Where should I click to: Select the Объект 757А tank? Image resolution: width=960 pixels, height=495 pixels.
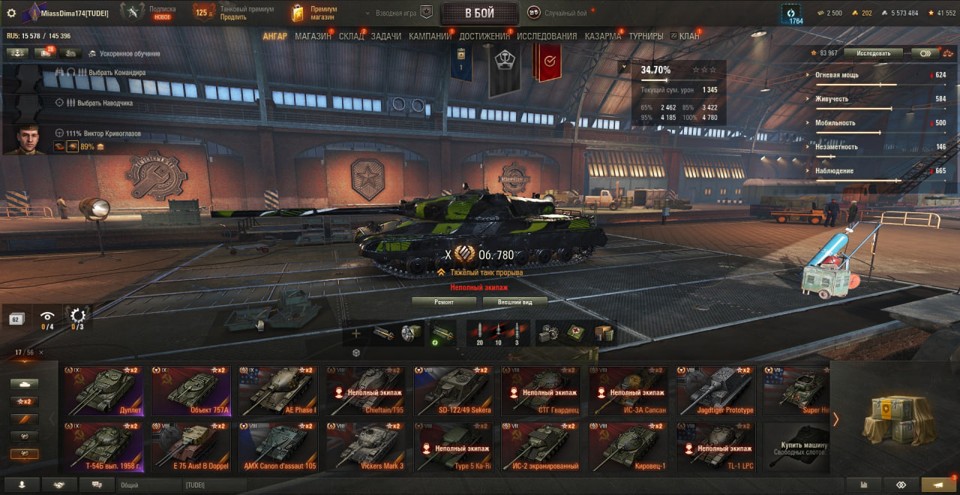click(x=189, y=391)
